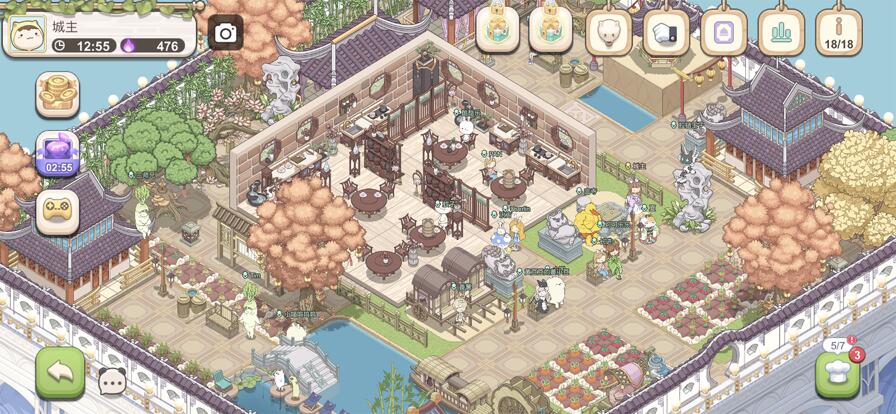Open the white glove hanging tag
The width and height of the screenshot is (896, 414).
tap(666, 32)
